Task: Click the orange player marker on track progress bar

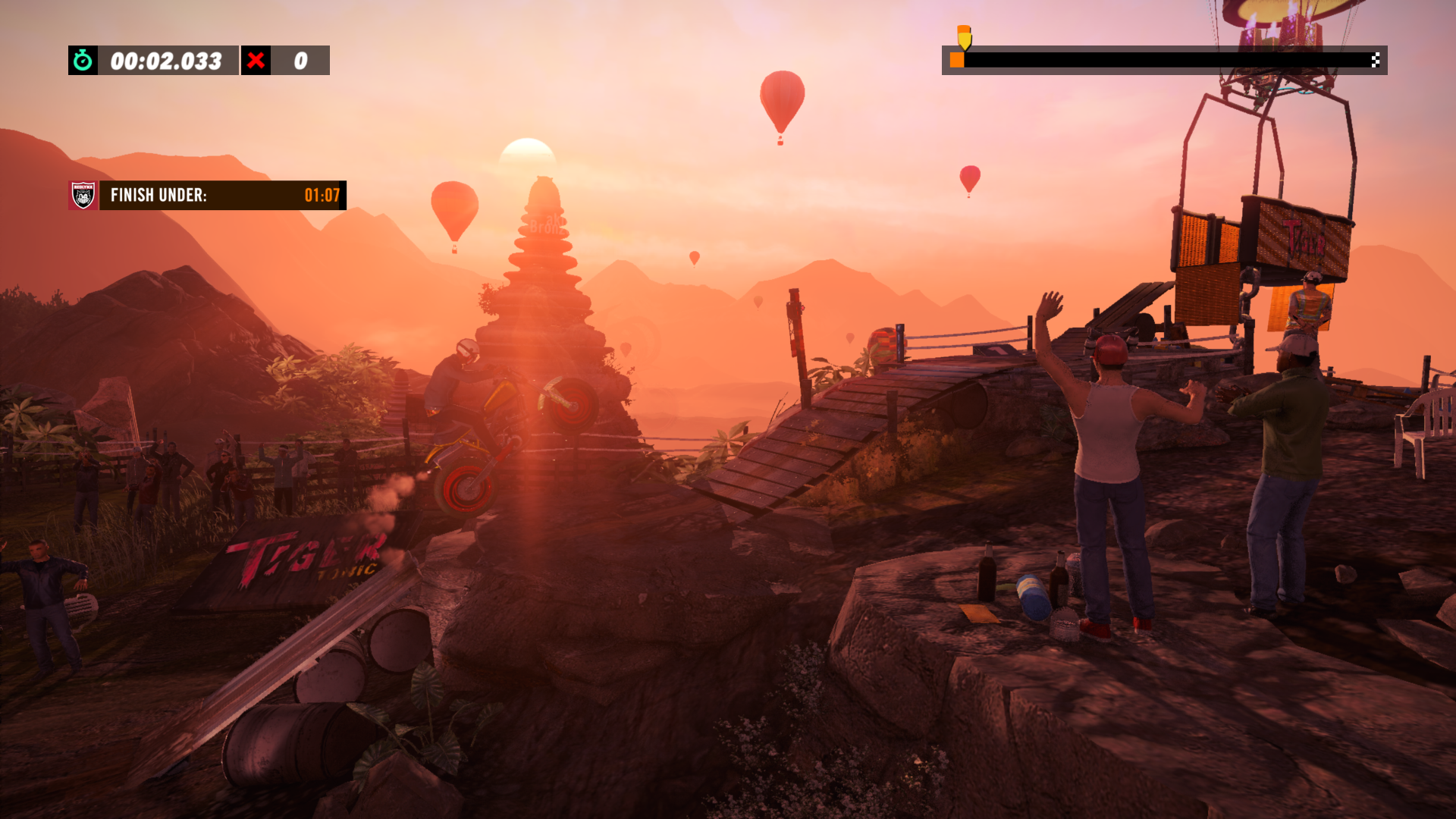Action: coord(957,60)
